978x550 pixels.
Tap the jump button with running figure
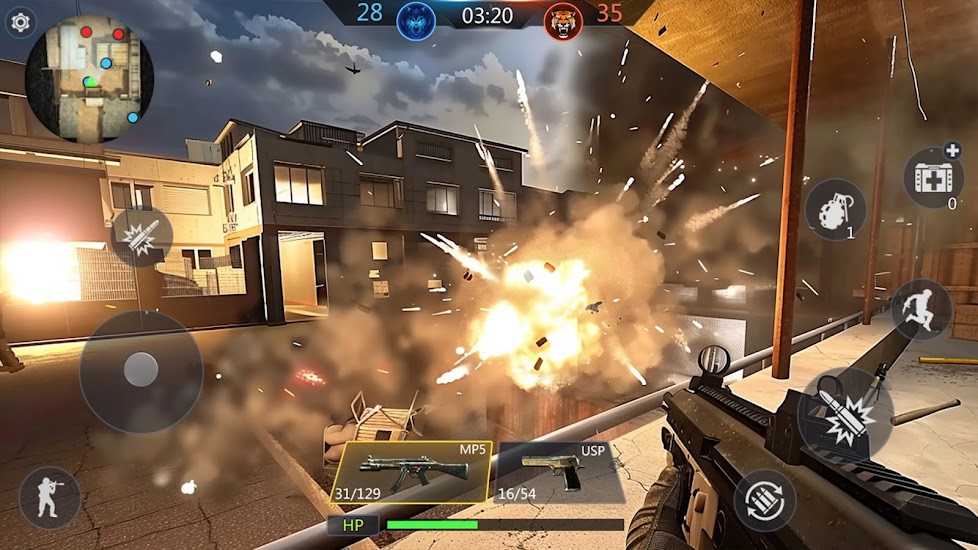[921, 309]
